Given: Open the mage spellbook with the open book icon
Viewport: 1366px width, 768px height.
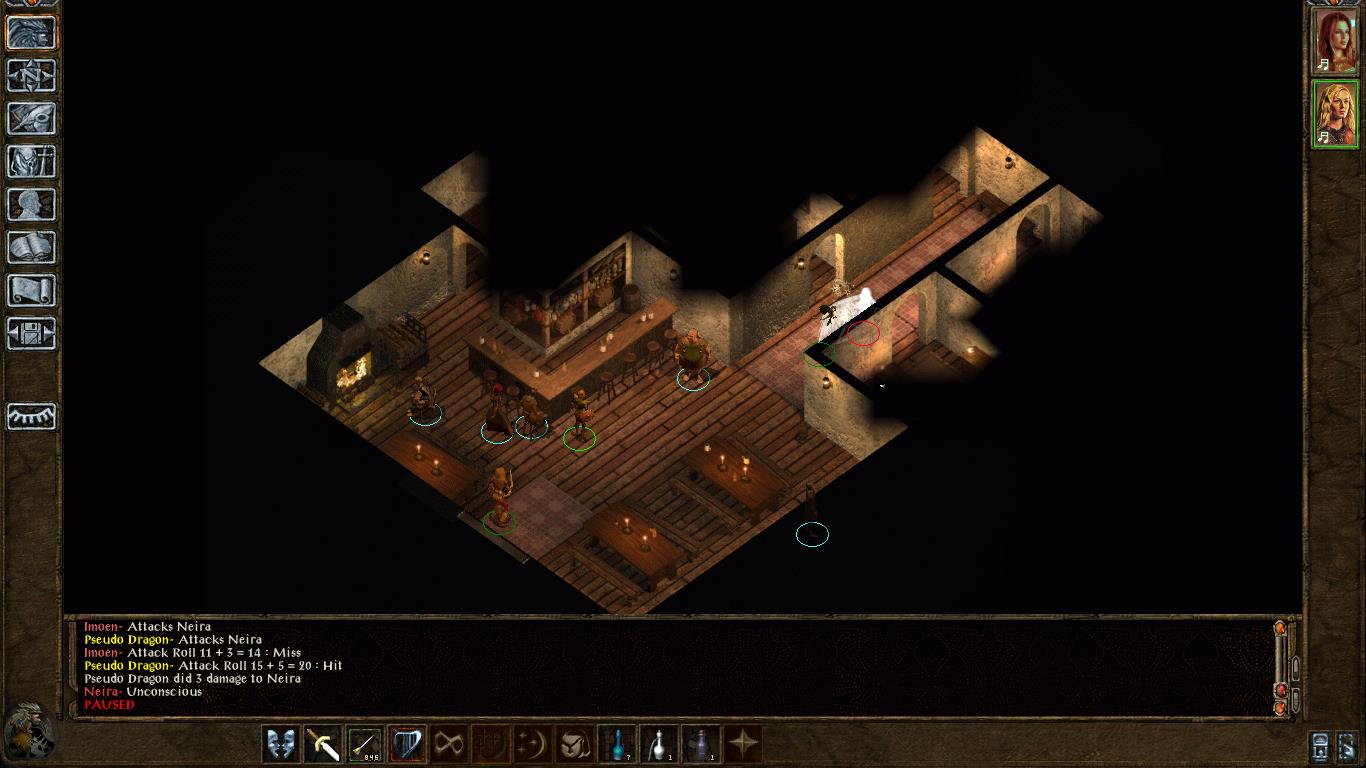Looking at the screenshot, I should [x=32, y=247].
